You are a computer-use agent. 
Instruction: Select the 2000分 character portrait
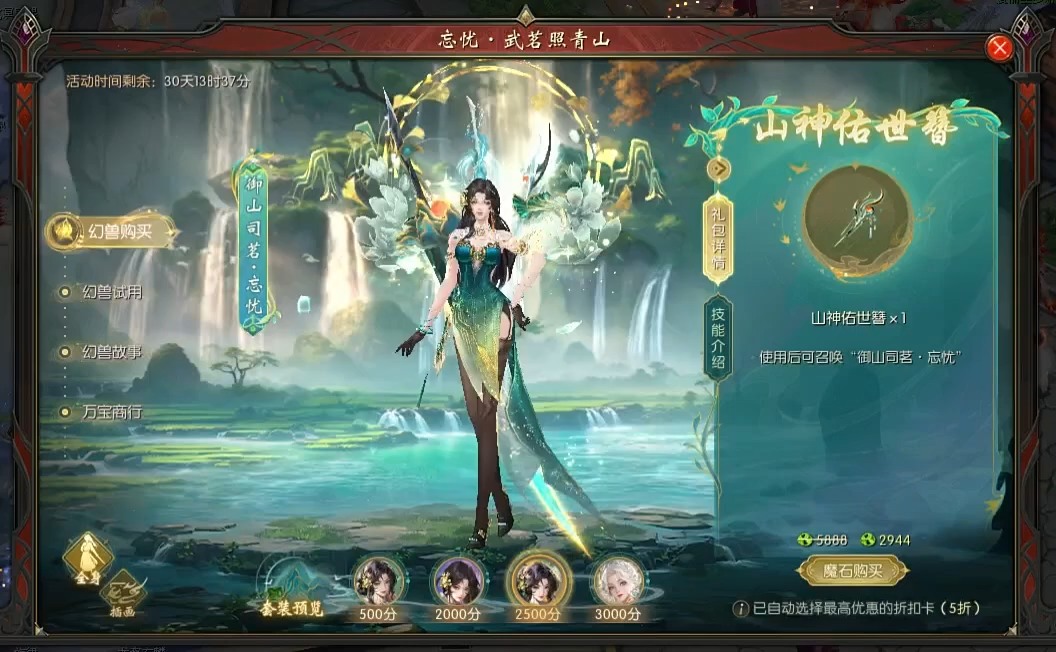(x=459, y=580)
